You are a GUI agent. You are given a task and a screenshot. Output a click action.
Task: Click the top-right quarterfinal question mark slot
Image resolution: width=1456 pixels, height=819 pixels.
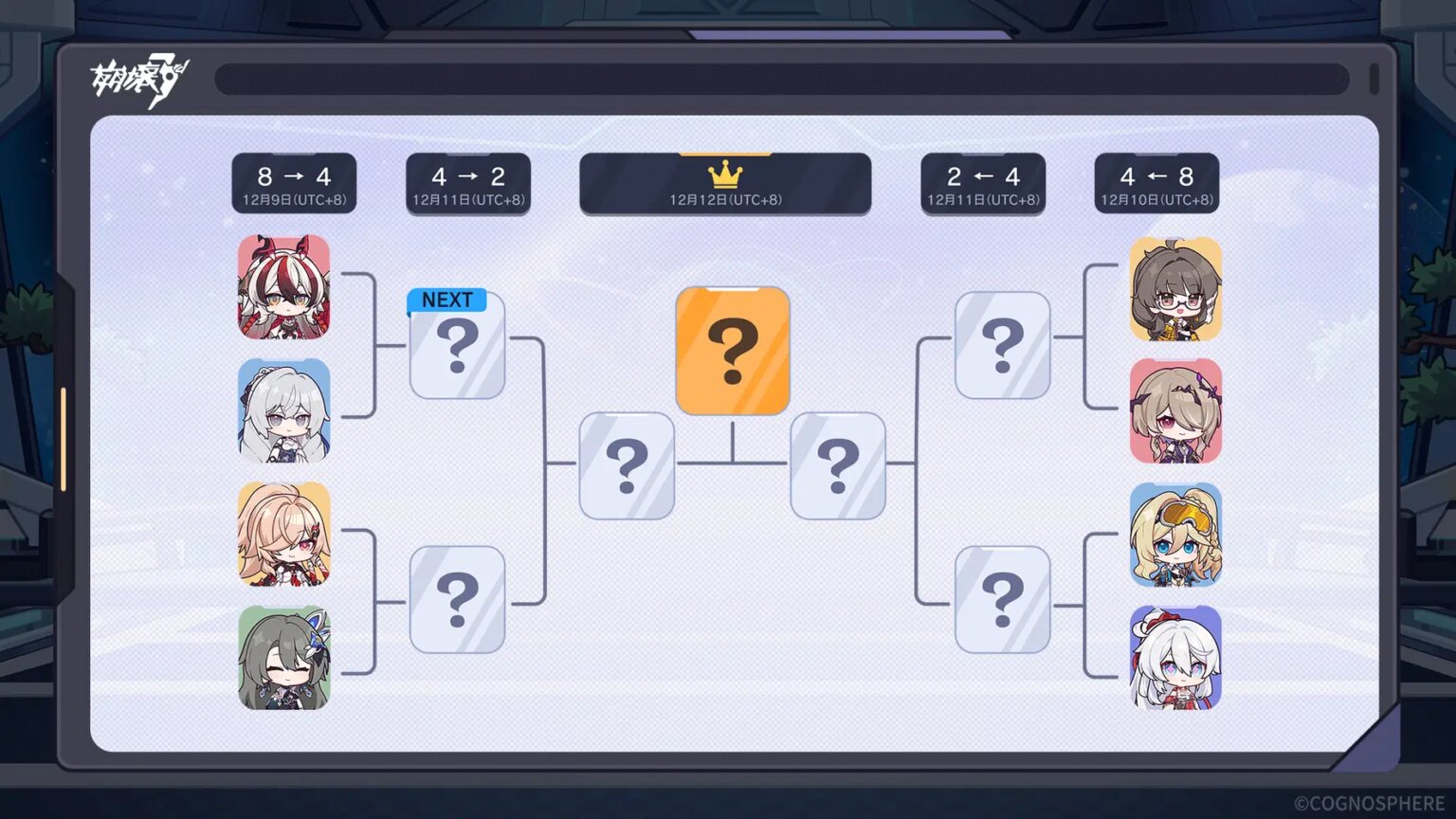(x=1003, y=346)
